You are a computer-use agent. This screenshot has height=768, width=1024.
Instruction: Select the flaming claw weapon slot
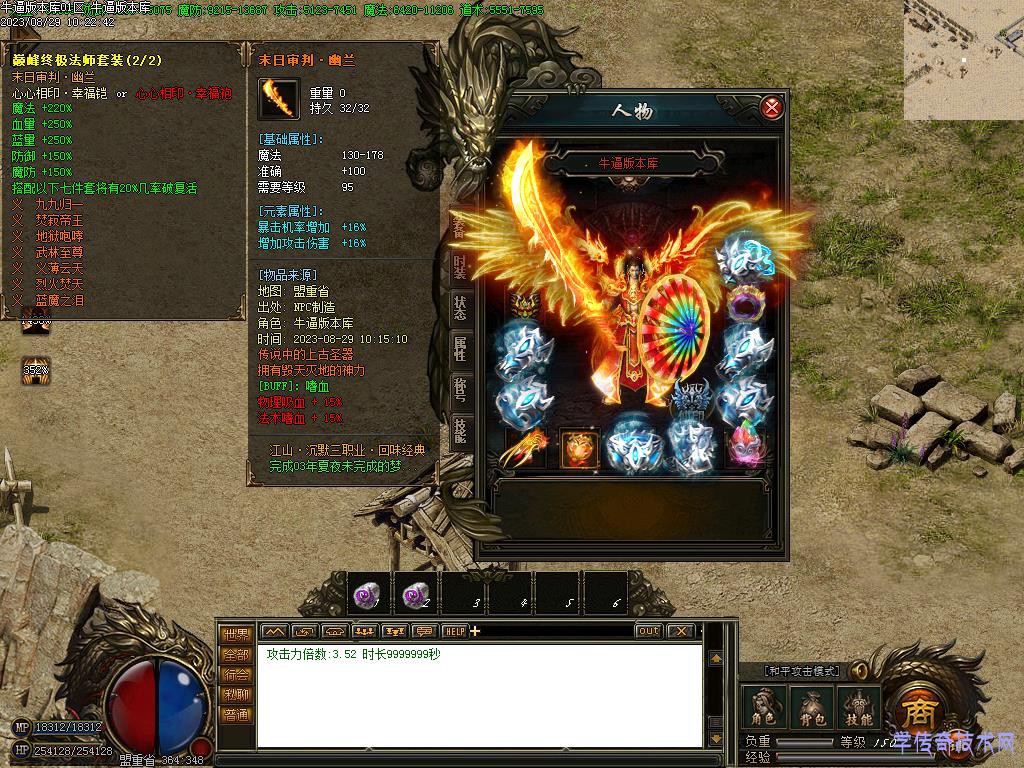(x=524, y=448)
